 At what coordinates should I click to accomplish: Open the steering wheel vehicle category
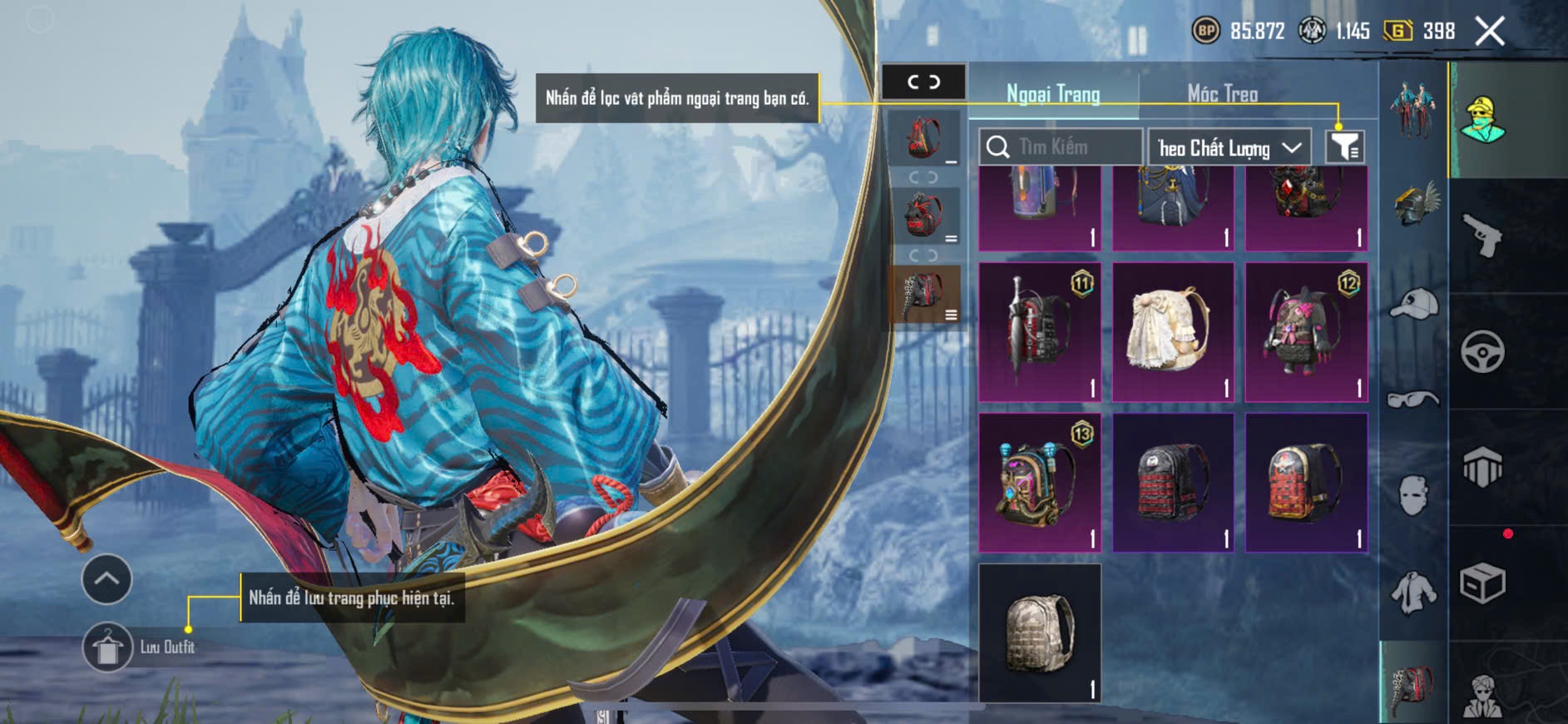tap(1482, 351)
